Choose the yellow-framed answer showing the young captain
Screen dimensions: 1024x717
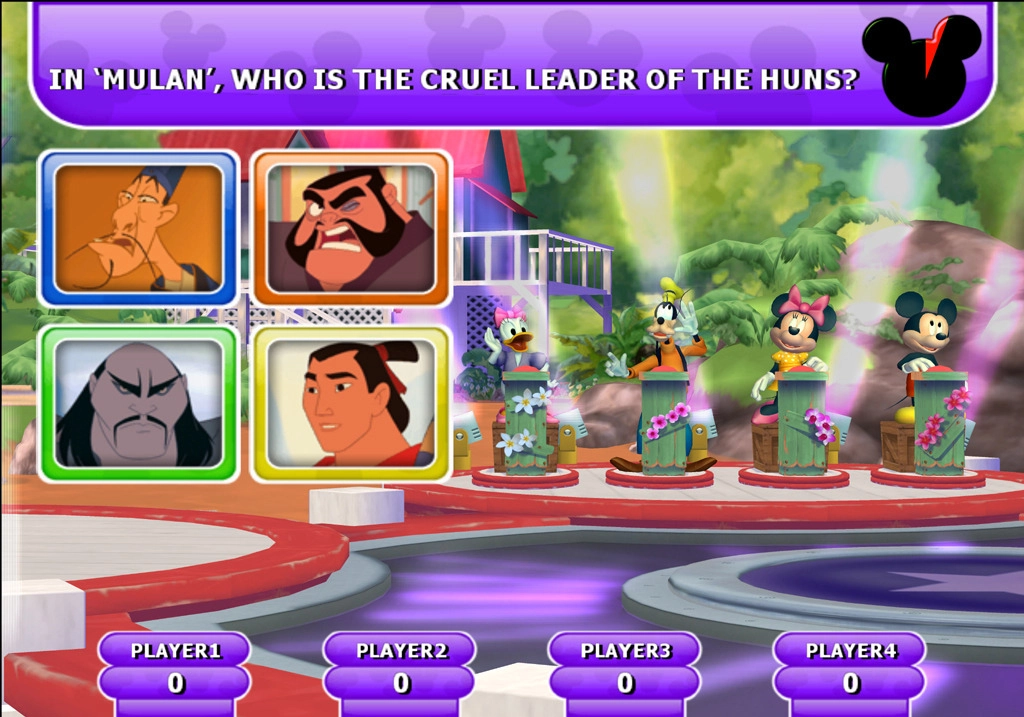(351, 403)
